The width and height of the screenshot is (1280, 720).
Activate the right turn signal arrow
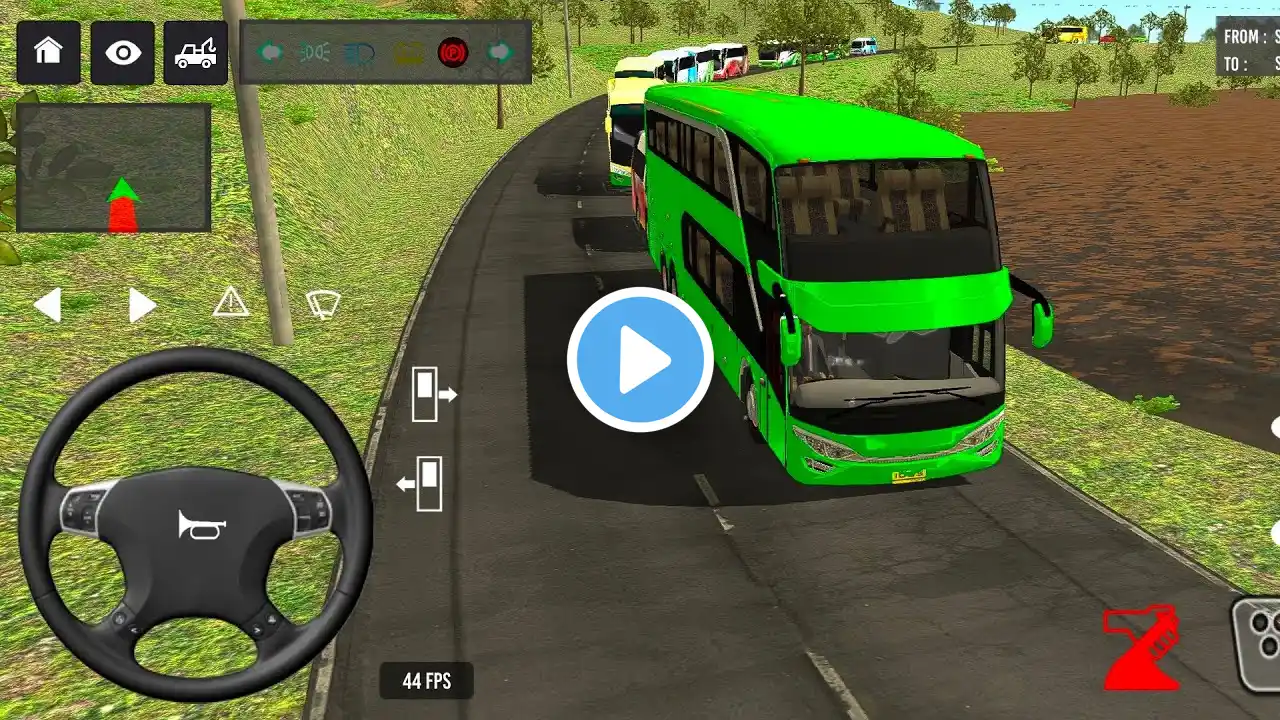[x=142, y=305]
